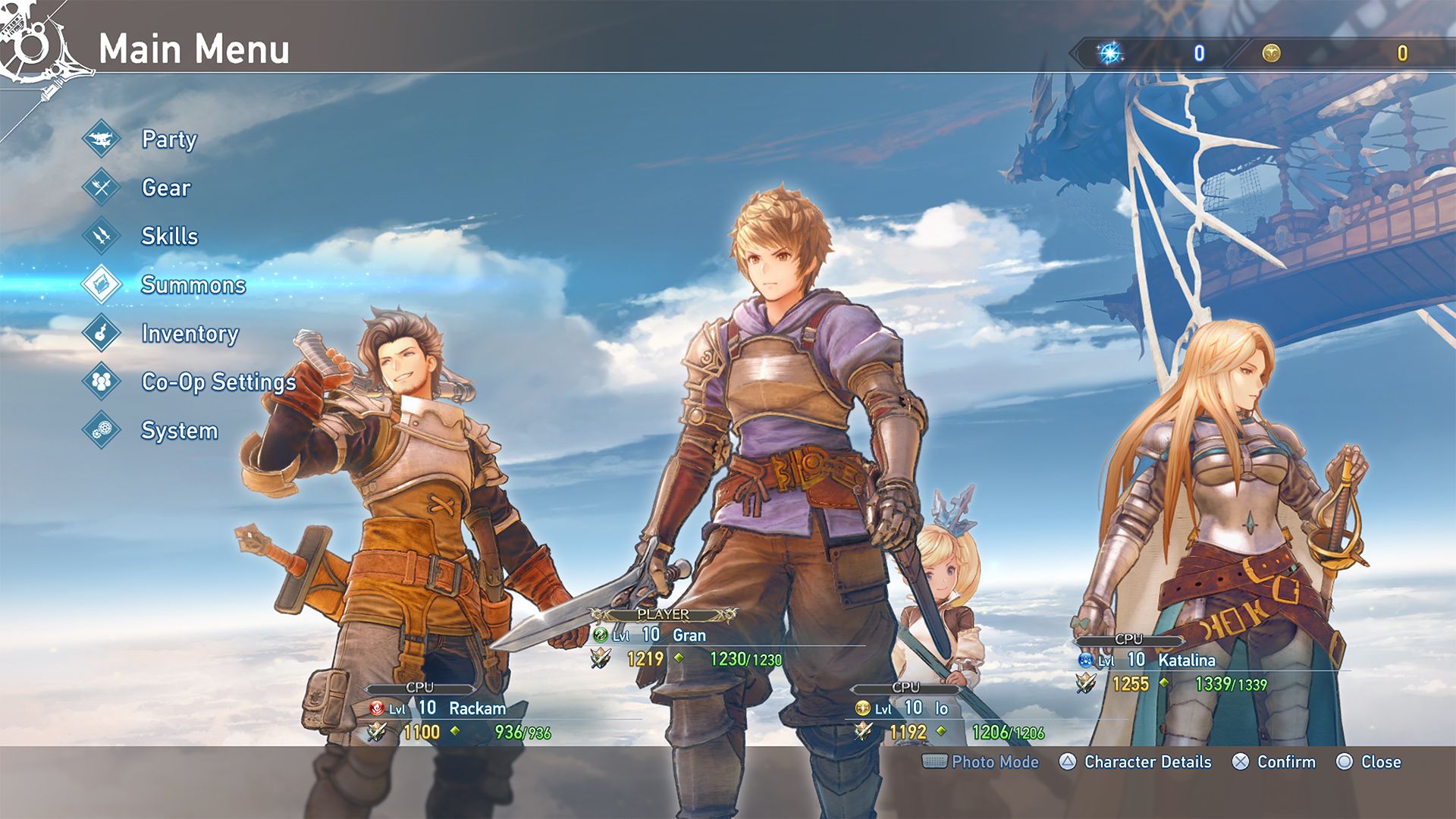Click the Photo Mode label
This screenshot has width=1456, height=819.
coord(994,762)
